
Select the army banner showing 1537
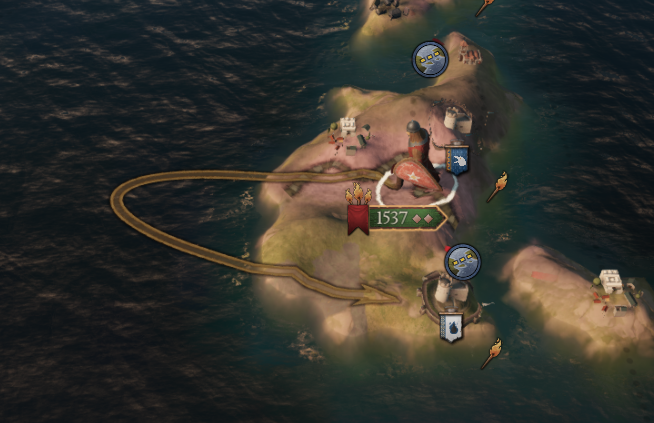(x=395, y=217)
